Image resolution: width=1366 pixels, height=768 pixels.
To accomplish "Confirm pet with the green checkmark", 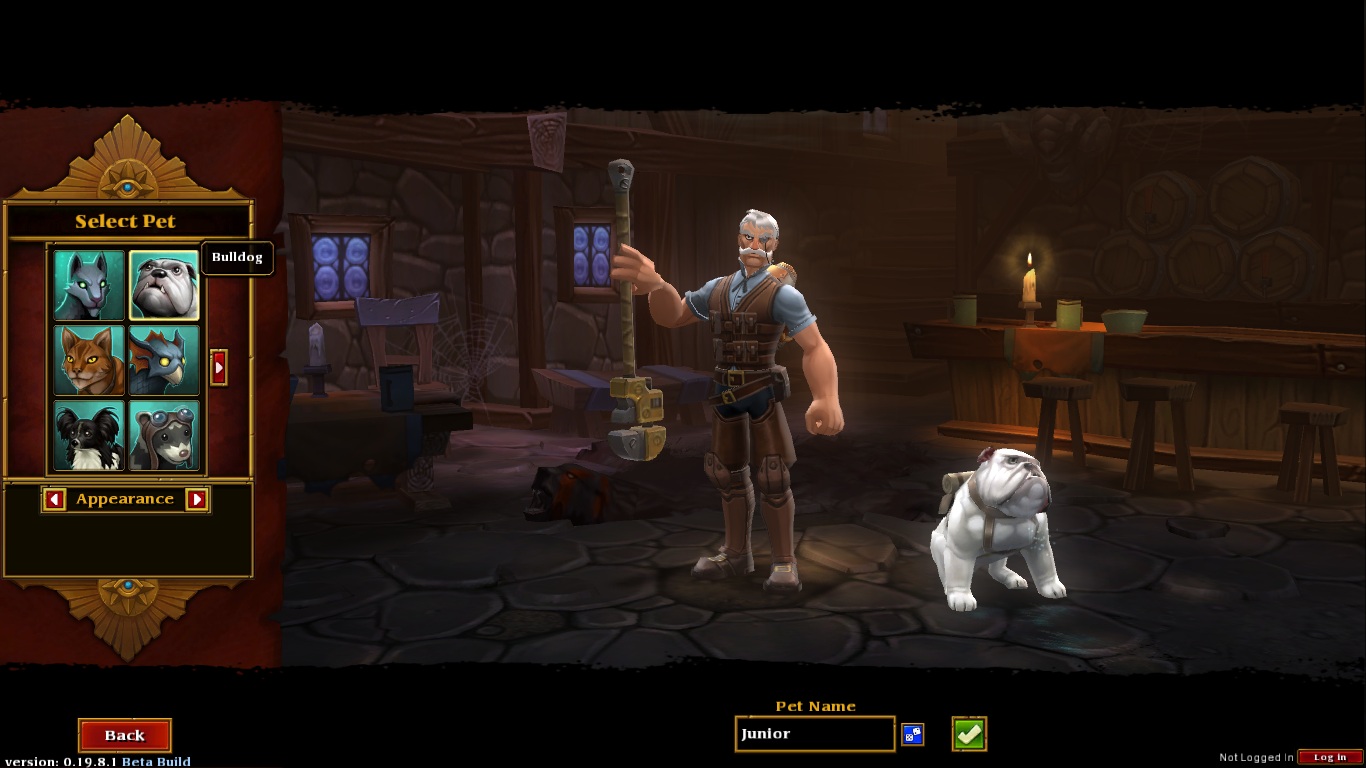I will (969, 734).
